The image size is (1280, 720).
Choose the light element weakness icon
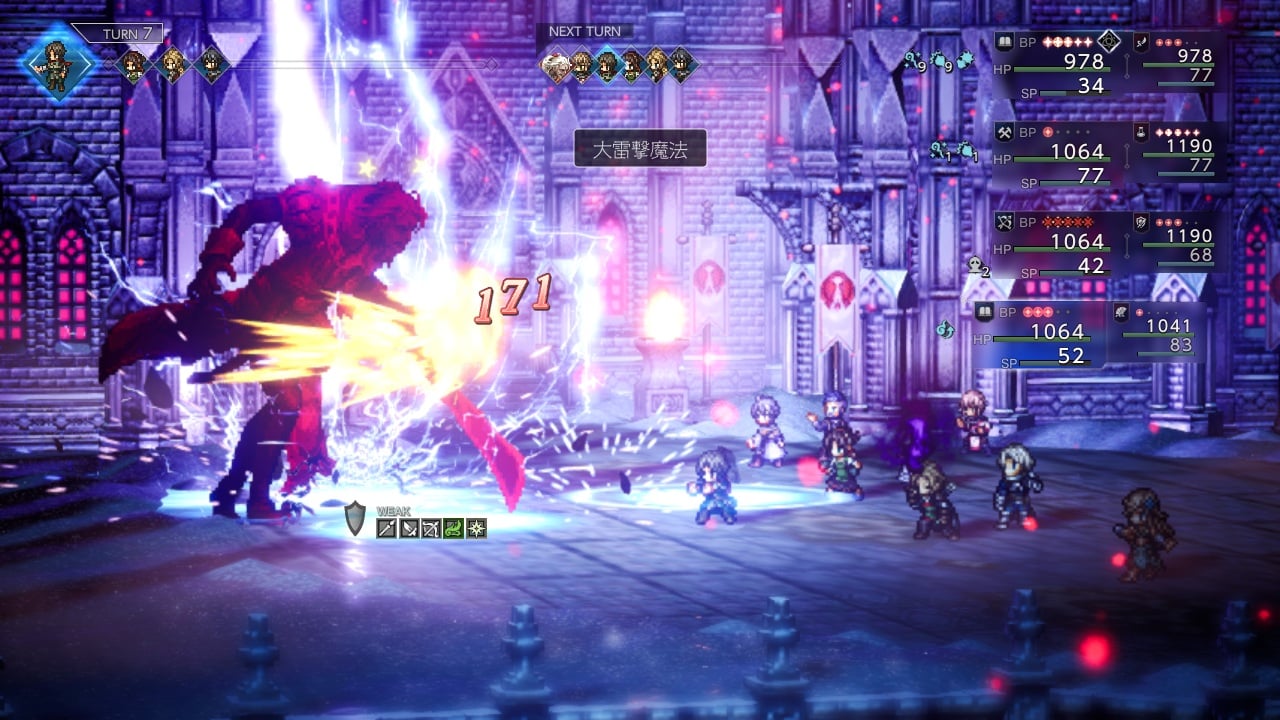coord(476,528)
